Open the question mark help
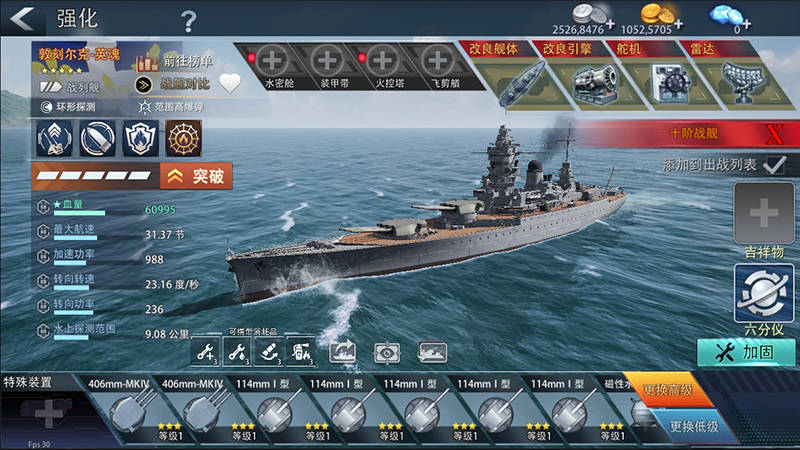This screenshot has width=800, height=450. click(189, 20)
